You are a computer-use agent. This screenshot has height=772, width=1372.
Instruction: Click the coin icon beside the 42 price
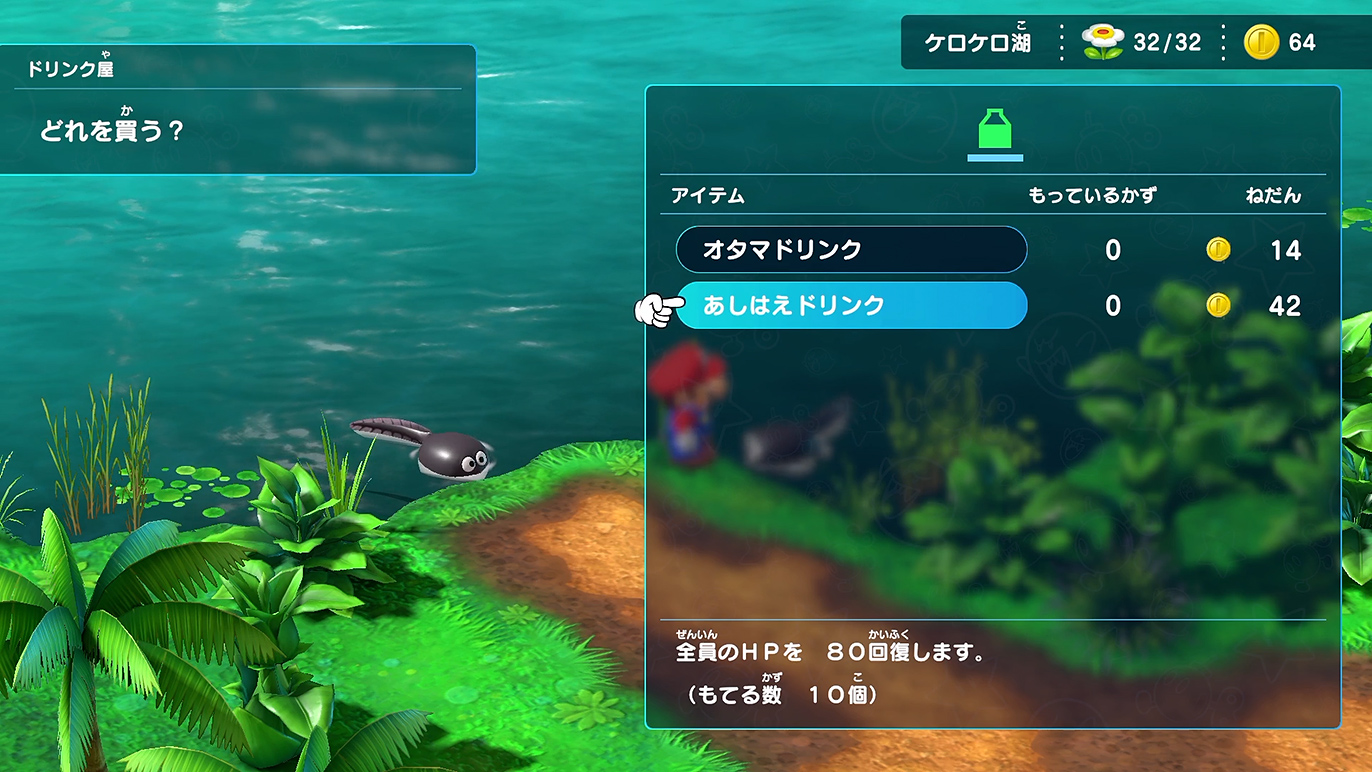coord(1218,306)
